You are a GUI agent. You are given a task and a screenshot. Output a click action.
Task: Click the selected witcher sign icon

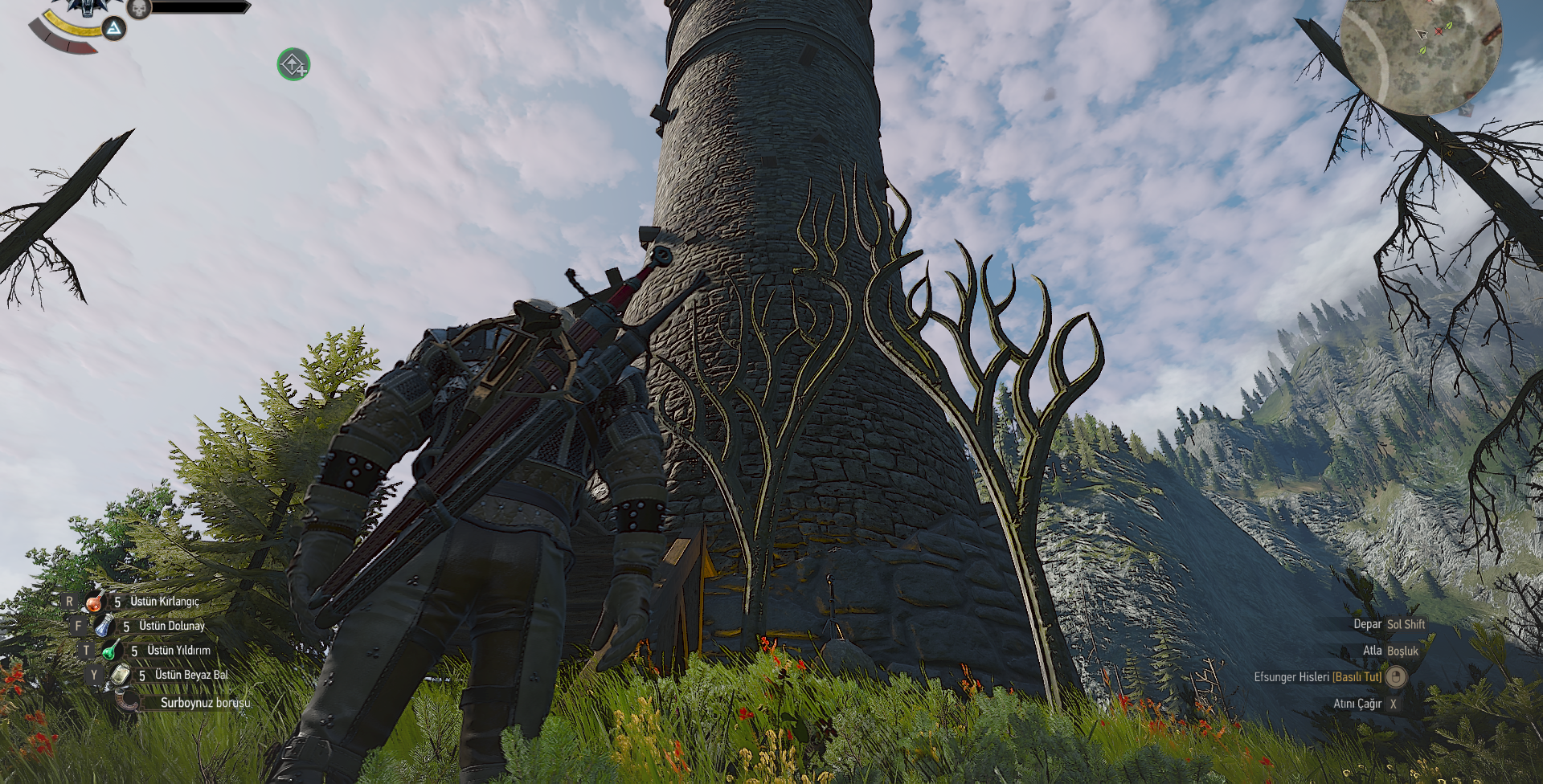[114, 29]
